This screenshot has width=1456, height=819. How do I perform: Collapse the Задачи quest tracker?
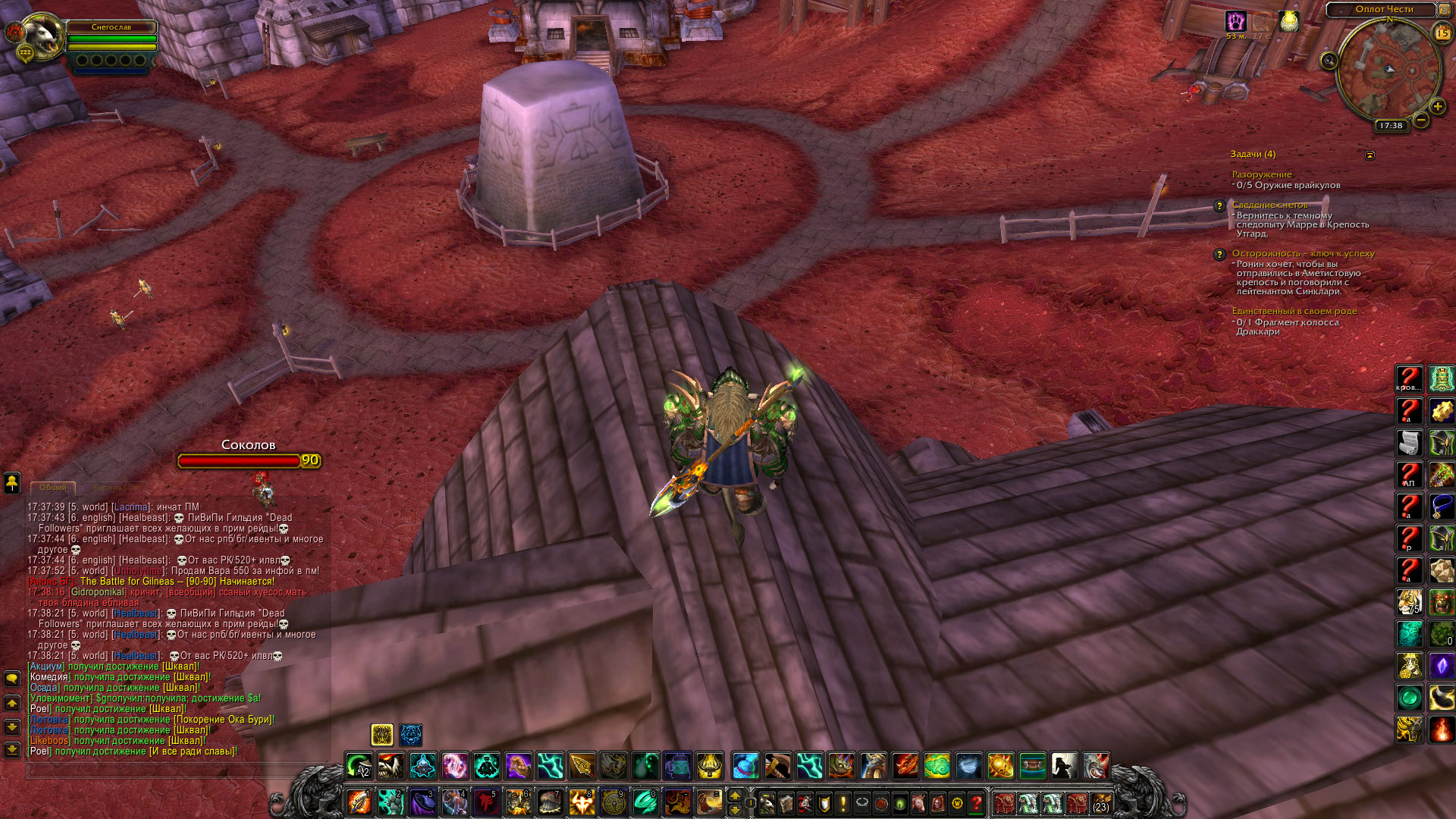(x=1370, y=155)
